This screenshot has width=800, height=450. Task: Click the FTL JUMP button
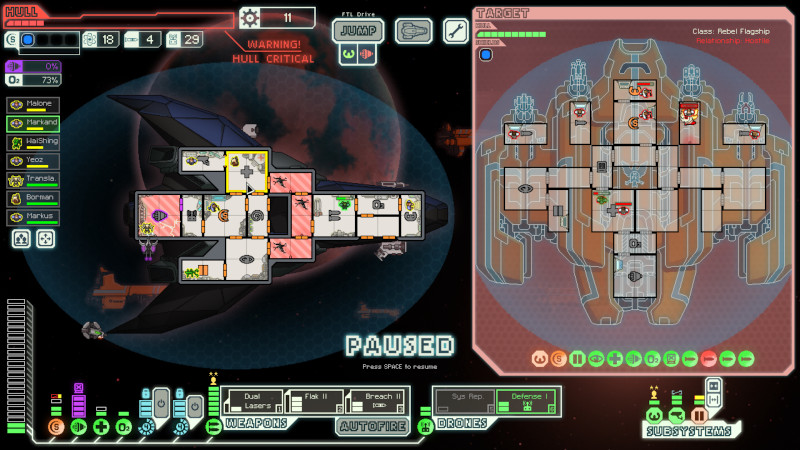358,30
